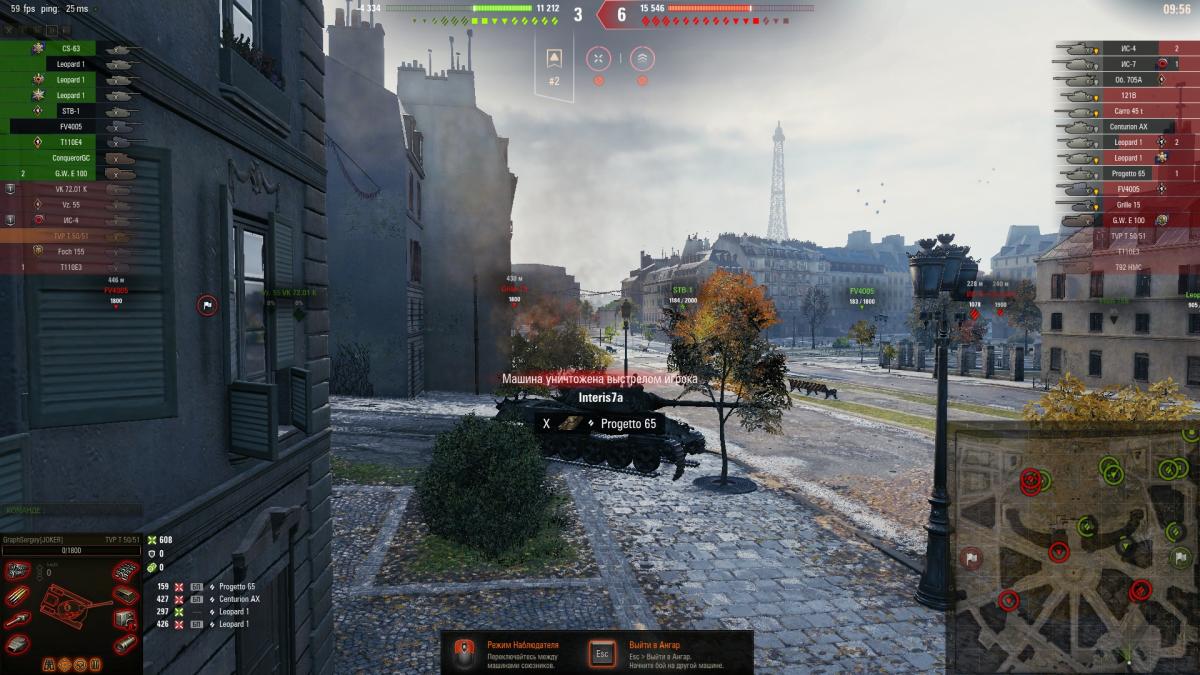The width and height of the screenshot is (1200, 675).
Task: Select 121B in the enemy team list
Action: 1128,95
